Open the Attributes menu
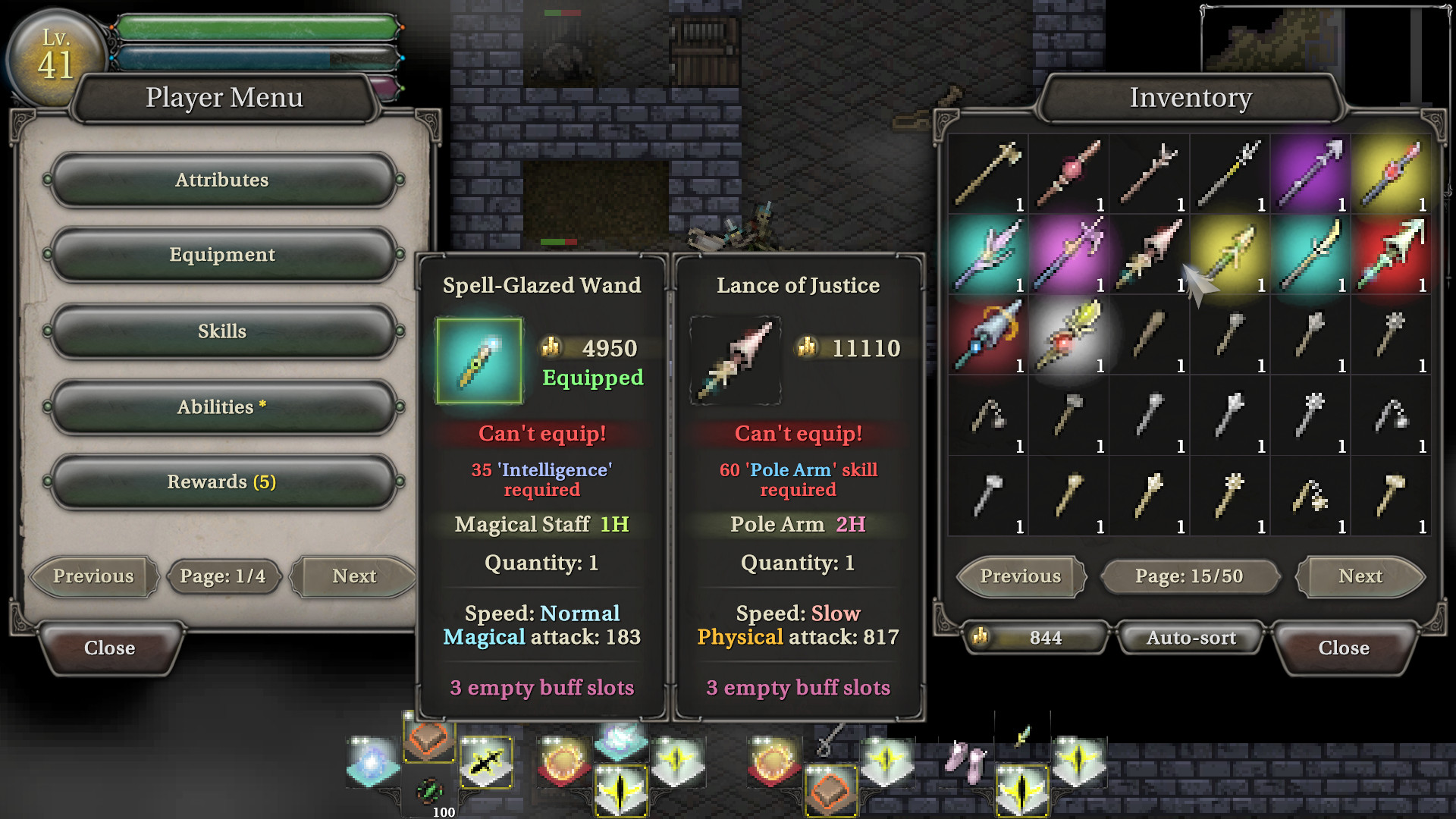The image size is (1456, 819). [222, 180]
